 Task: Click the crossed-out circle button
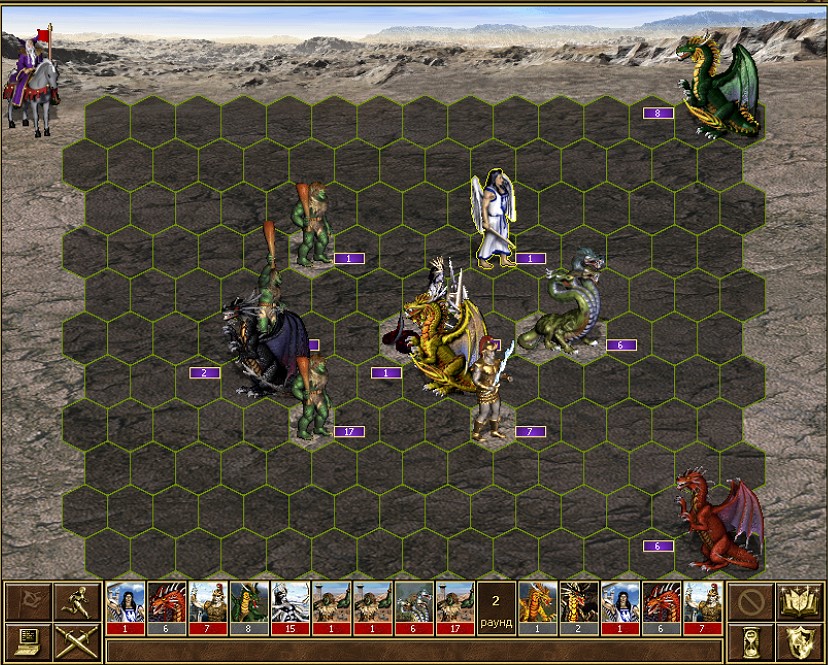[750, 601]
